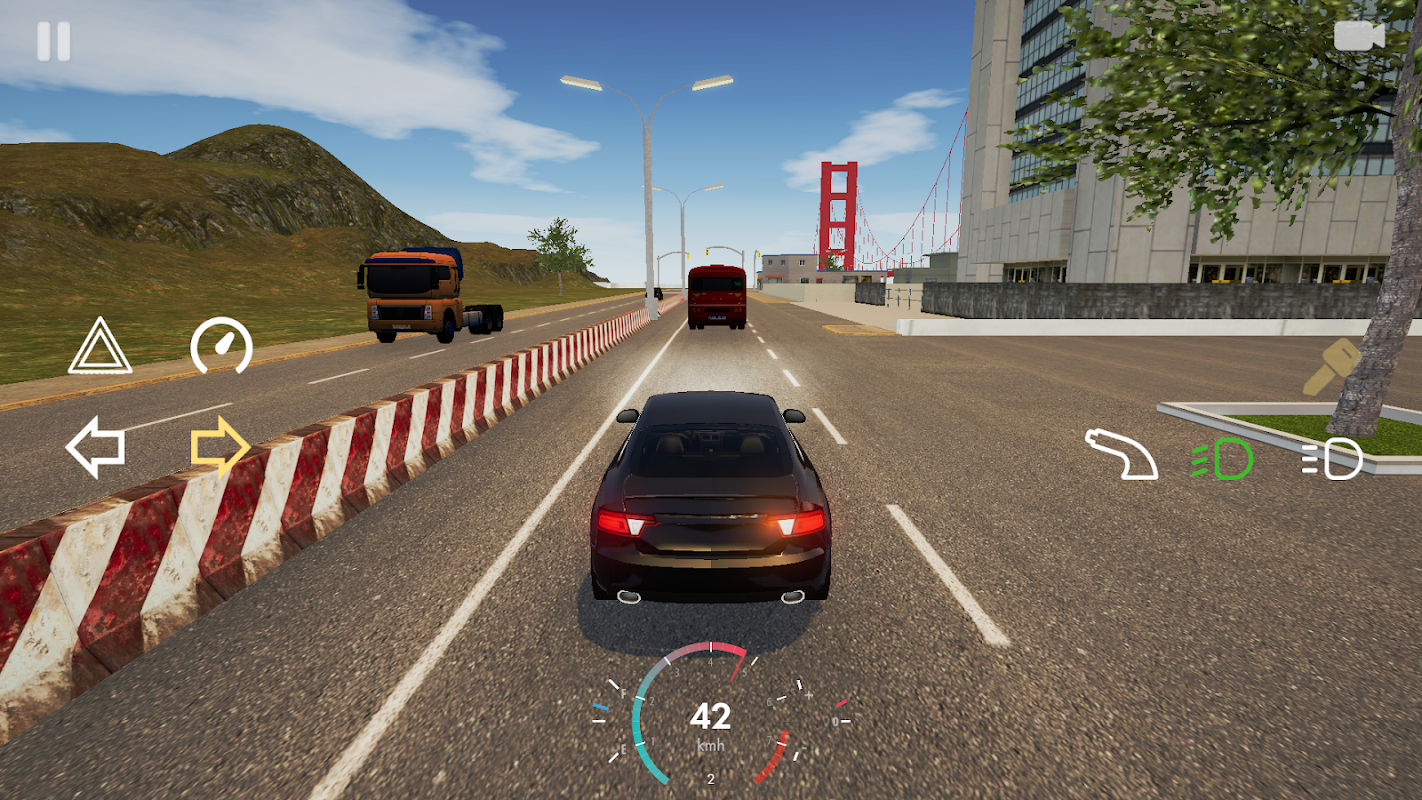Toggle the hazard warning lights
The image size is (1422, 800).
coord(100,346)
